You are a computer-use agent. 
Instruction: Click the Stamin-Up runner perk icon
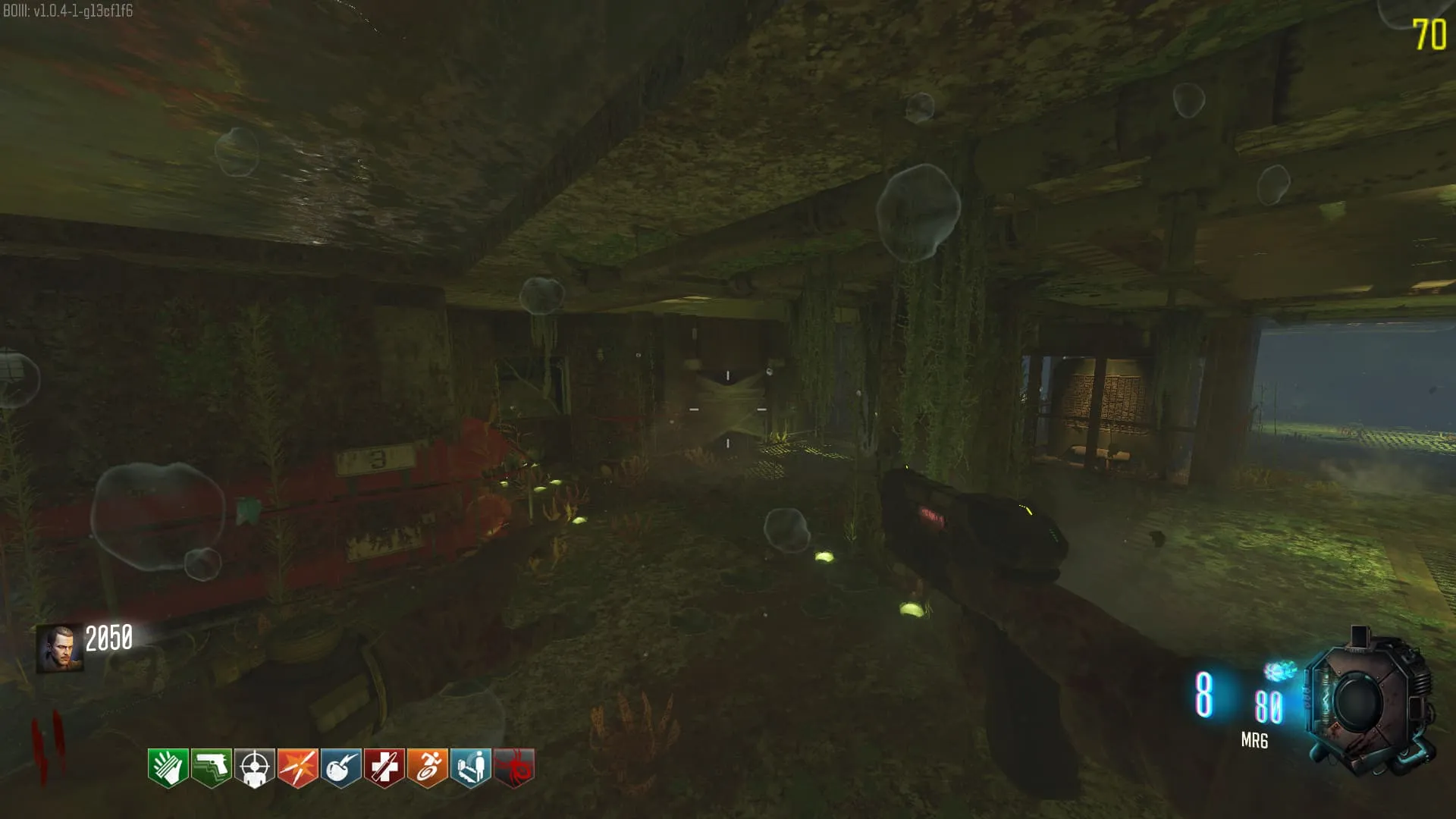point(427,767)
